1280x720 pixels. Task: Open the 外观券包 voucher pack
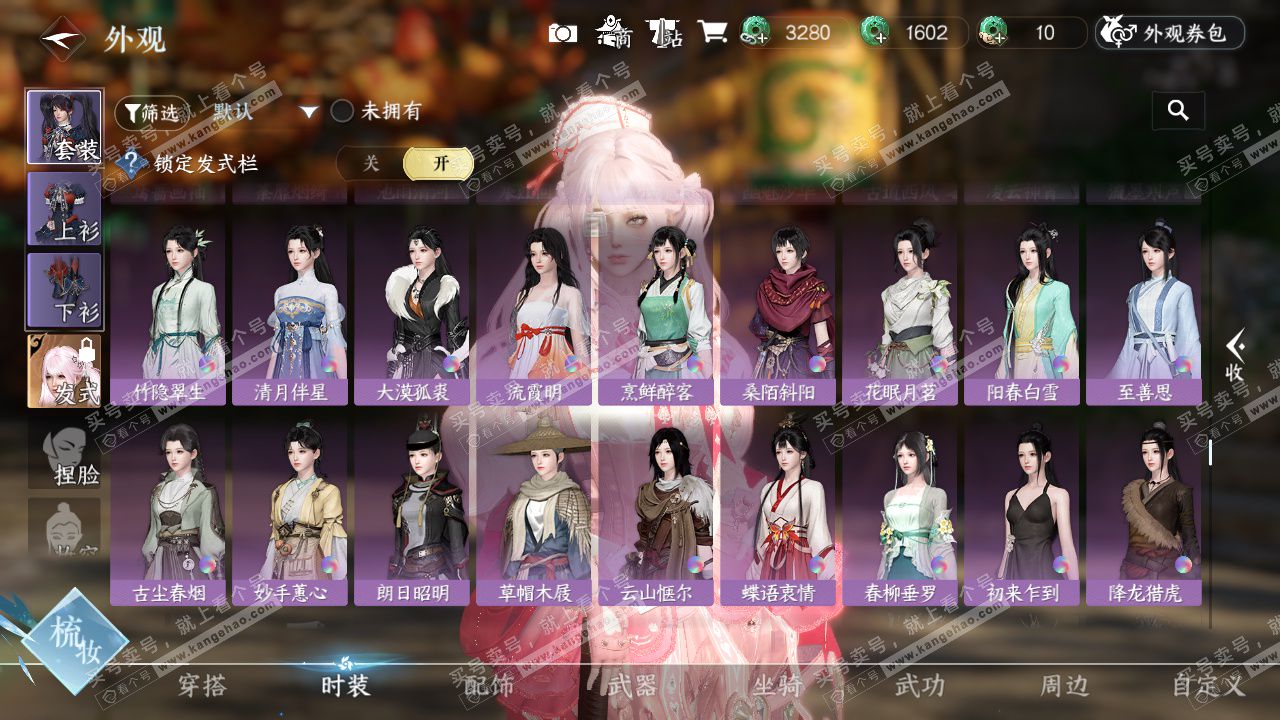1170,33
